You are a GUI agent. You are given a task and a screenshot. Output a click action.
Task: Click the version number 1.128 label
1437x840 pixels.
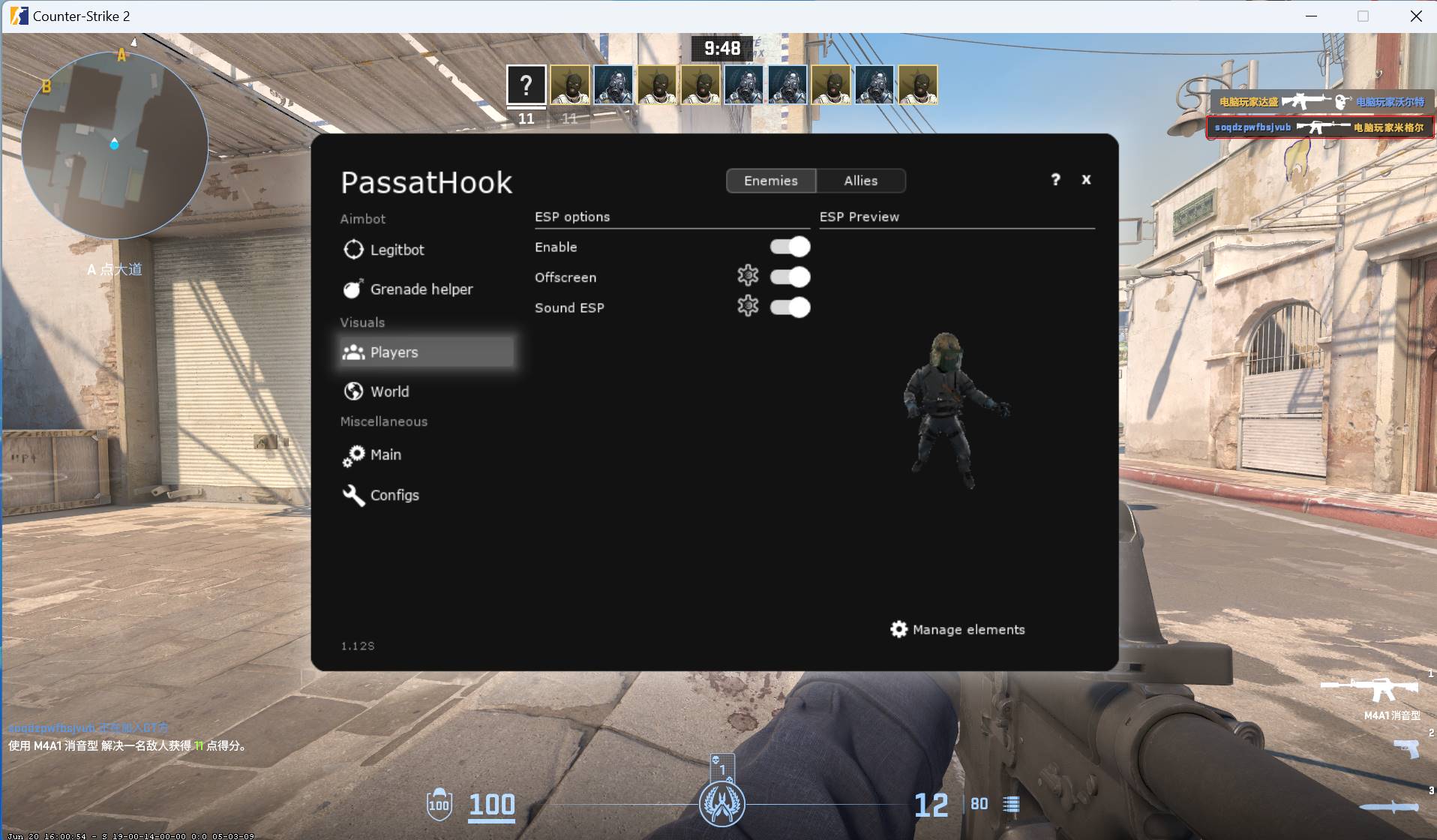pos(357,645)
